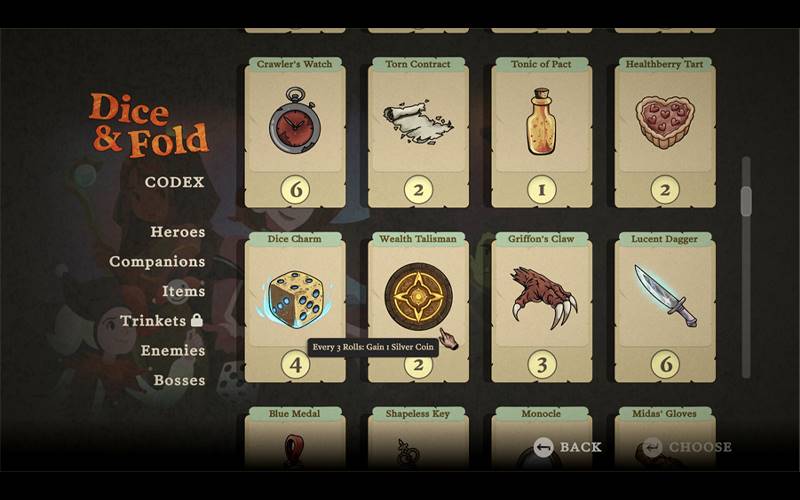Screen dimensions: 800x500
Task: View the Bosses codex section
Action: [x=179, y=380]
